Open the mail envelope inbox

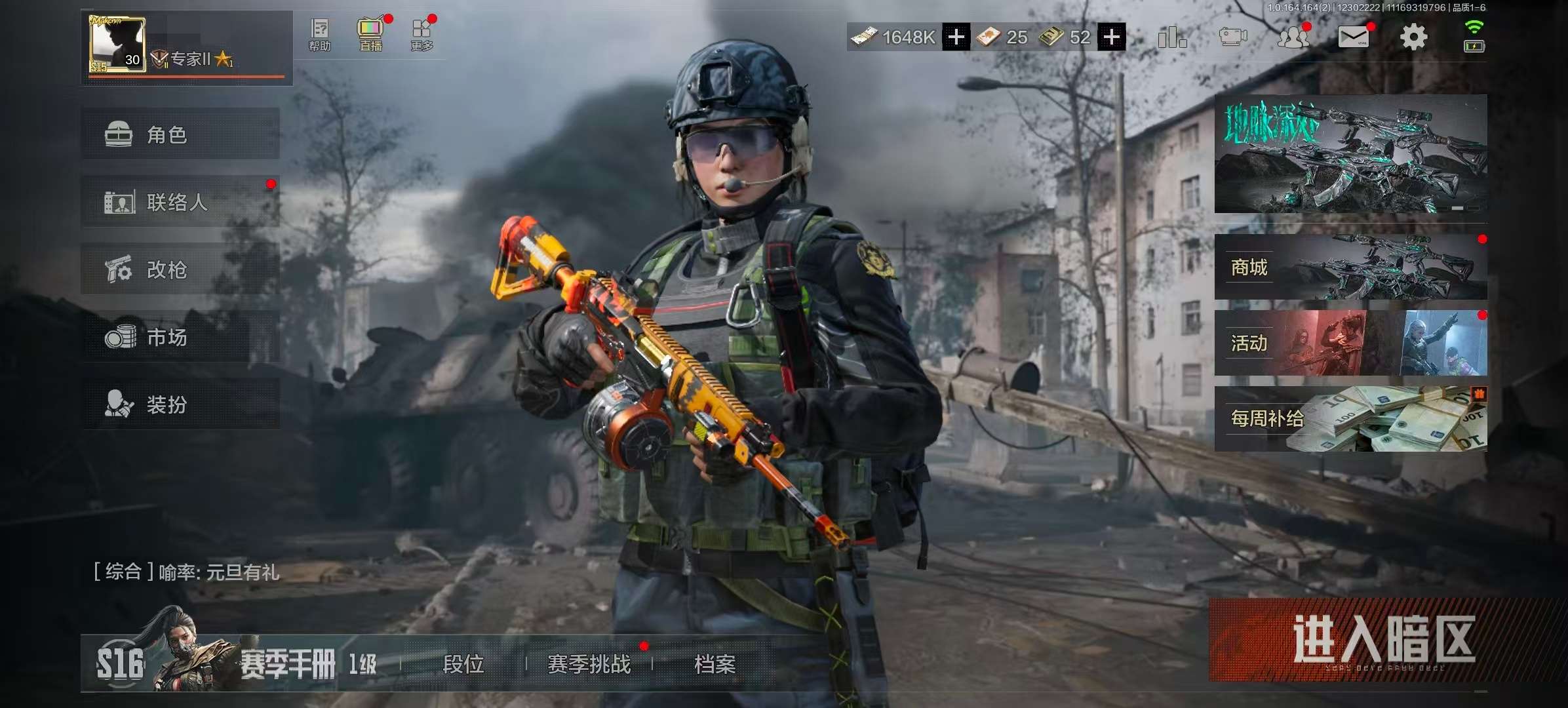point(1353,37)
